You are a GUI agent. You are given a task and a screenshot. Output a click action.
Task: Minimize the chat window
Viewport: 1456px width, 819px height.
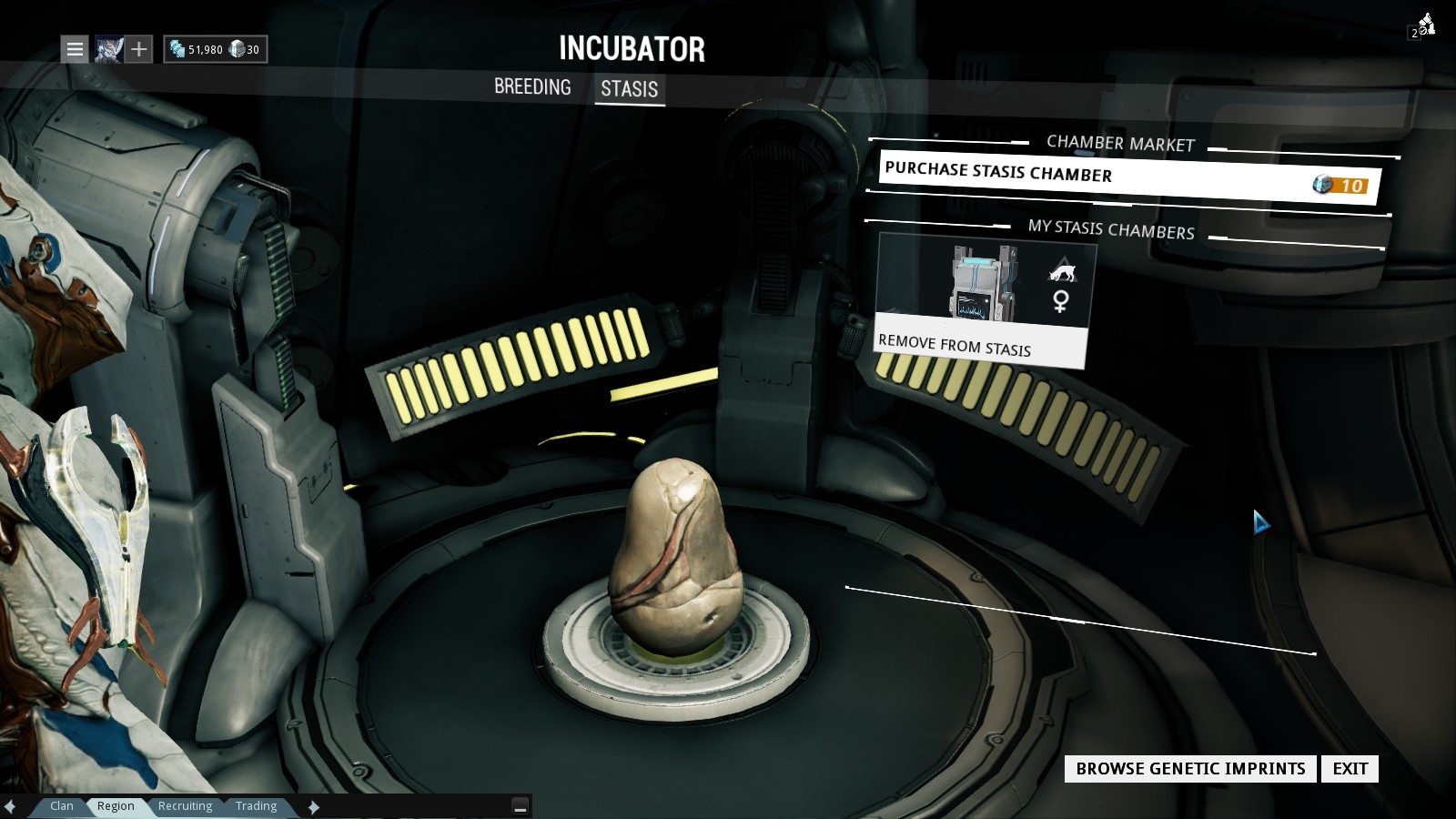[x=520, y=806]
